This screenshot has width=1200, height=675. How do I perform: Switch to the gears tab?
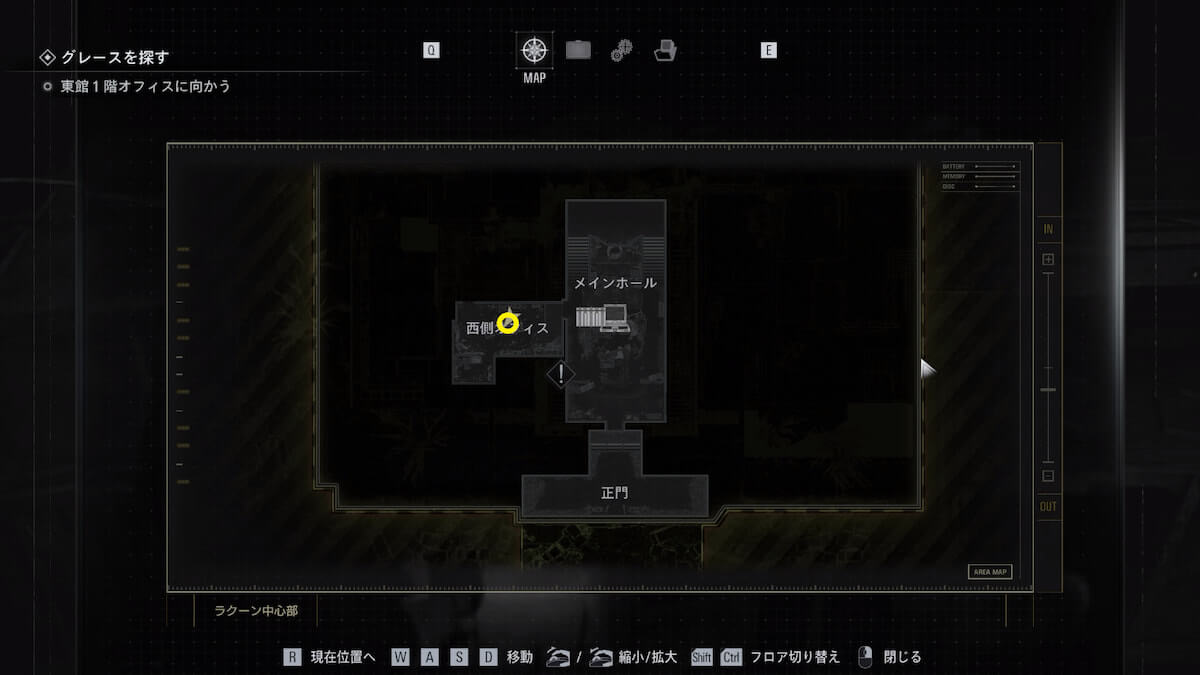tap(621, 49)
